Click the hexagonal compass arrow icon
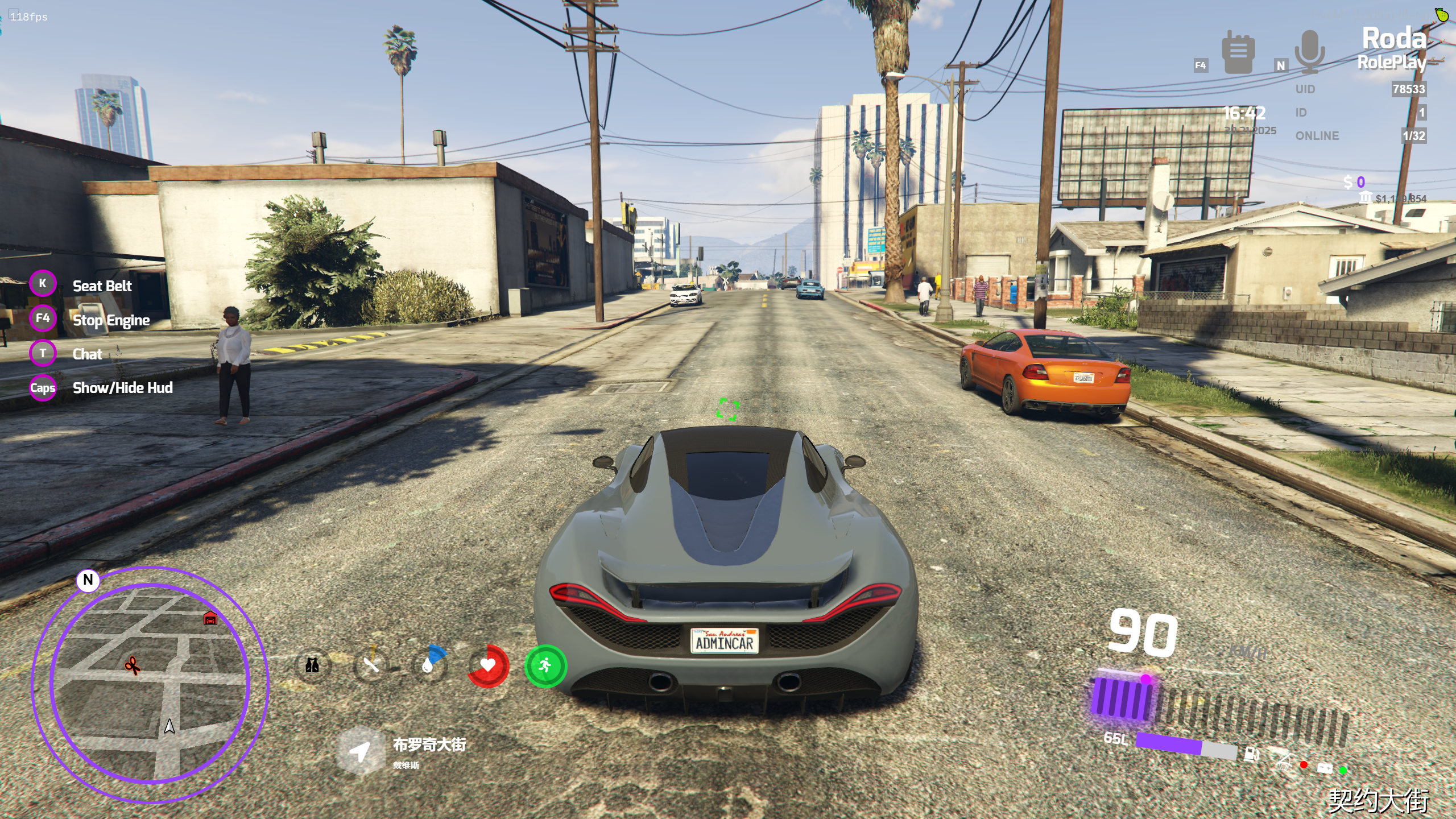Viewport: 1456px width, 819px height. tap(360, 751)
